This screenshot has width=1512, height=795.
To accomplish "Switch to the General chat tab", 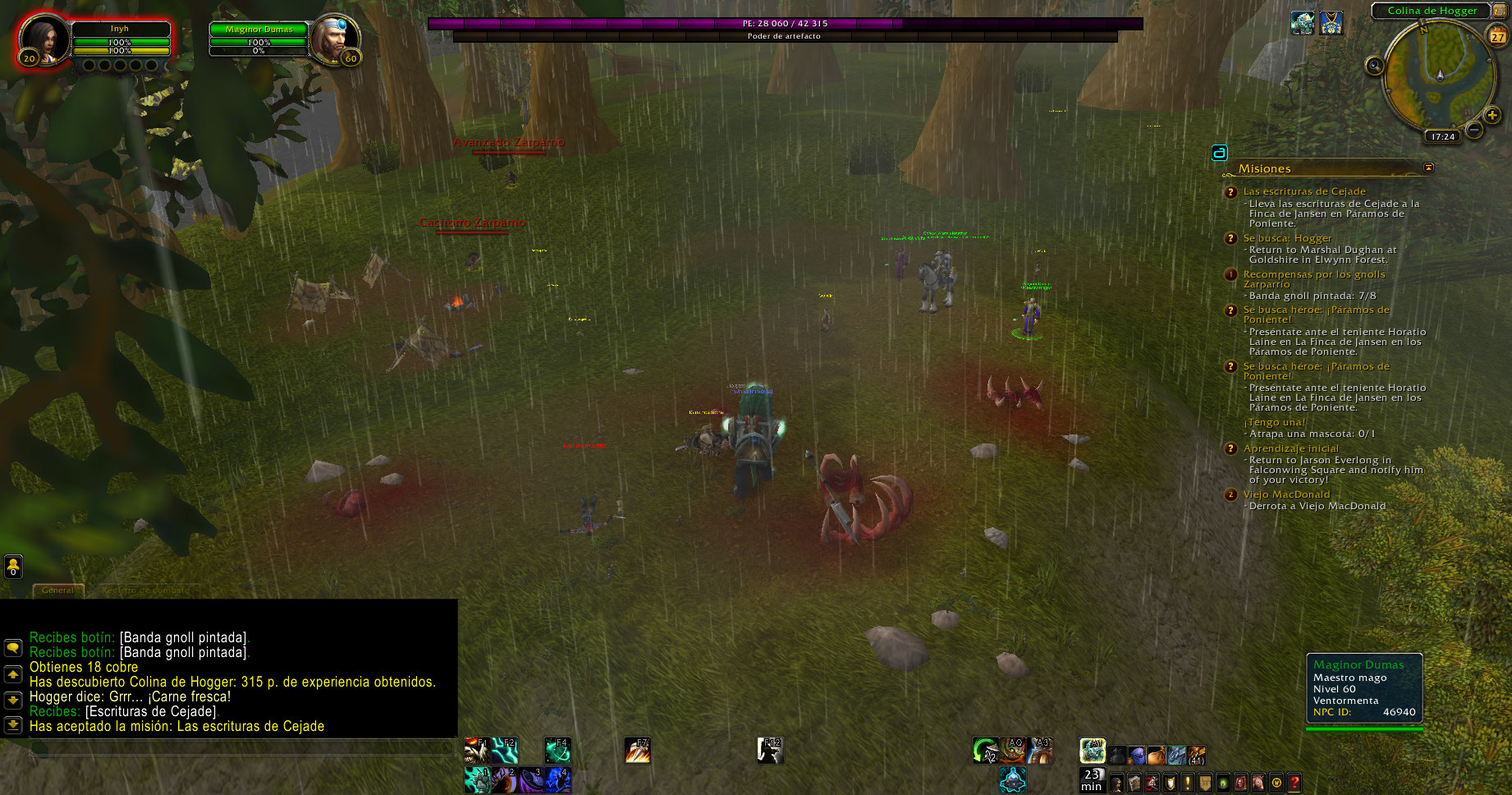I will 57,590.
